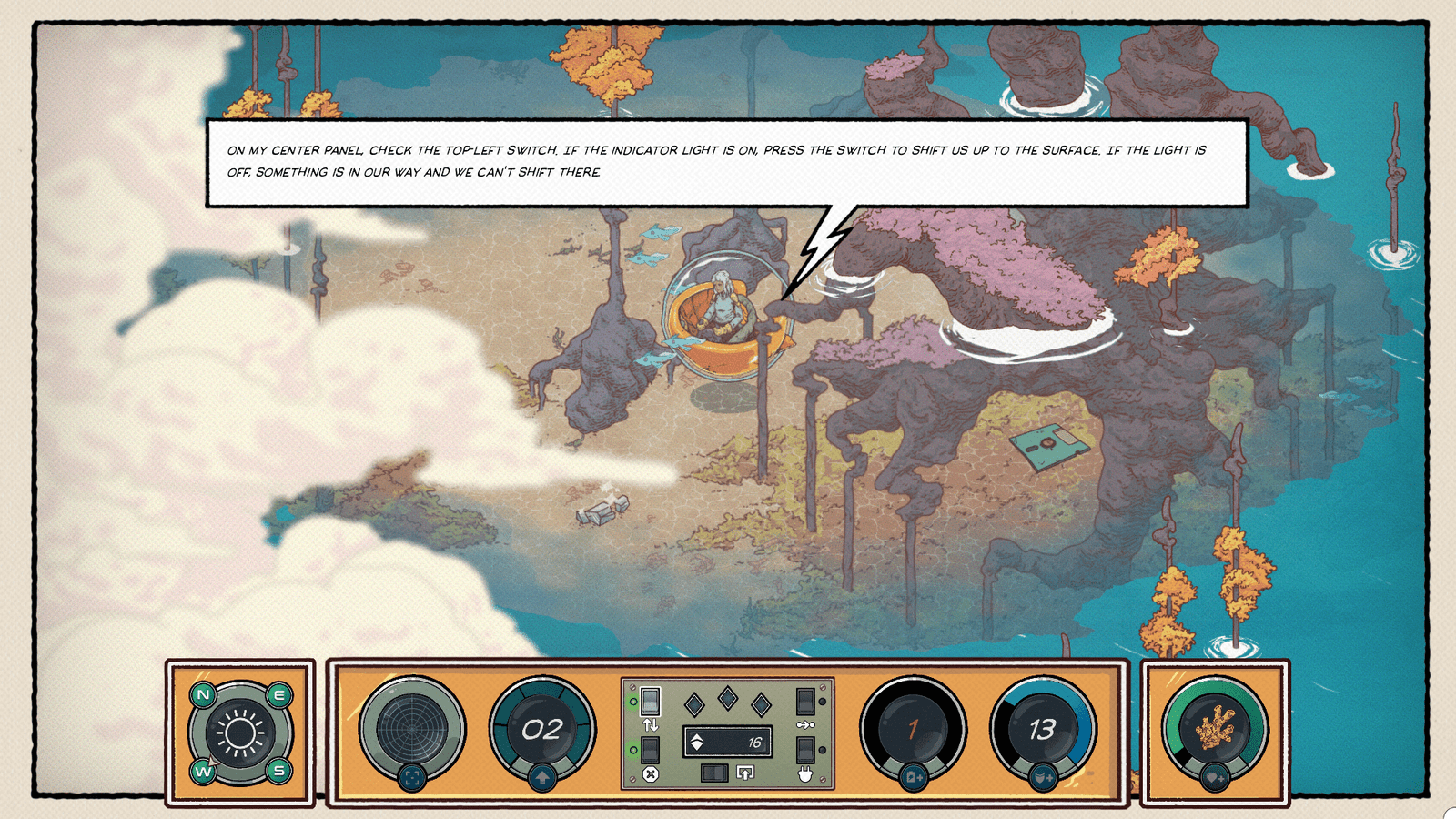Toggle the lower-left switch above the X icon

coord(650,750)
